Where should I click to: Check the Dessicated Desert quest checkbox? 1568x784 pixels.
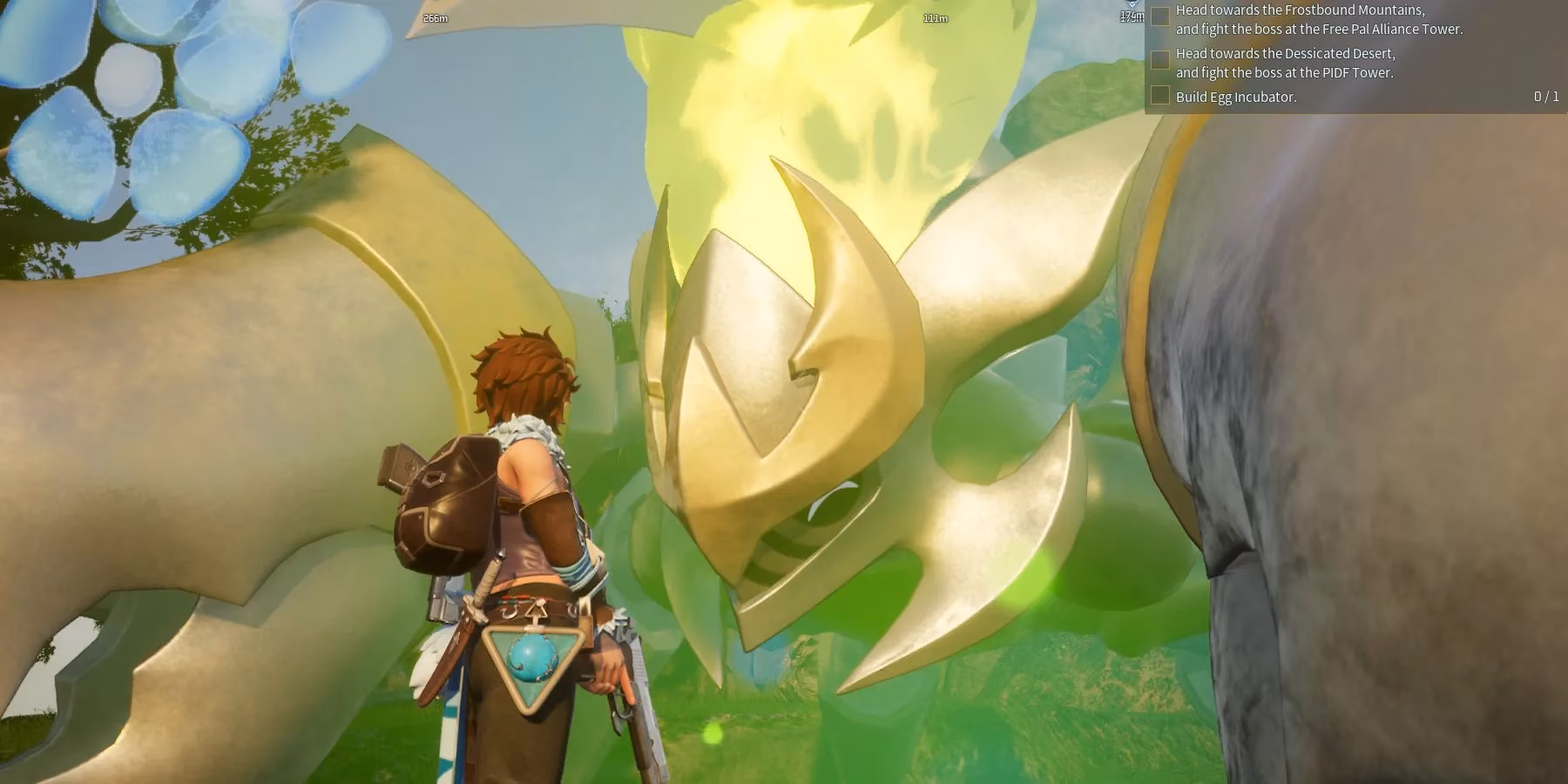click(1159, 59)
